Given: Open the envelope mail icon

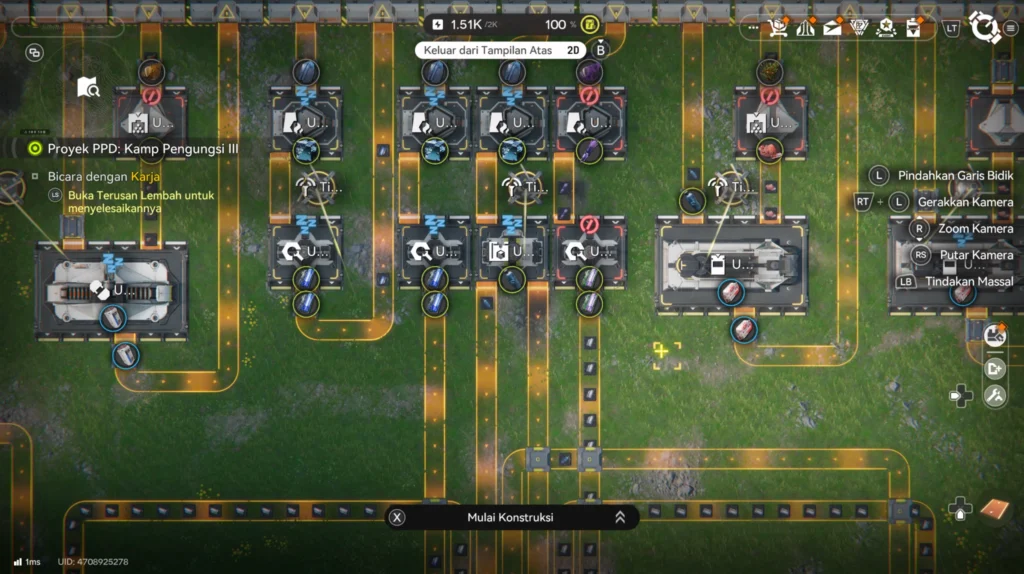Looking at the screenshot, I should (x=832, y=27).
